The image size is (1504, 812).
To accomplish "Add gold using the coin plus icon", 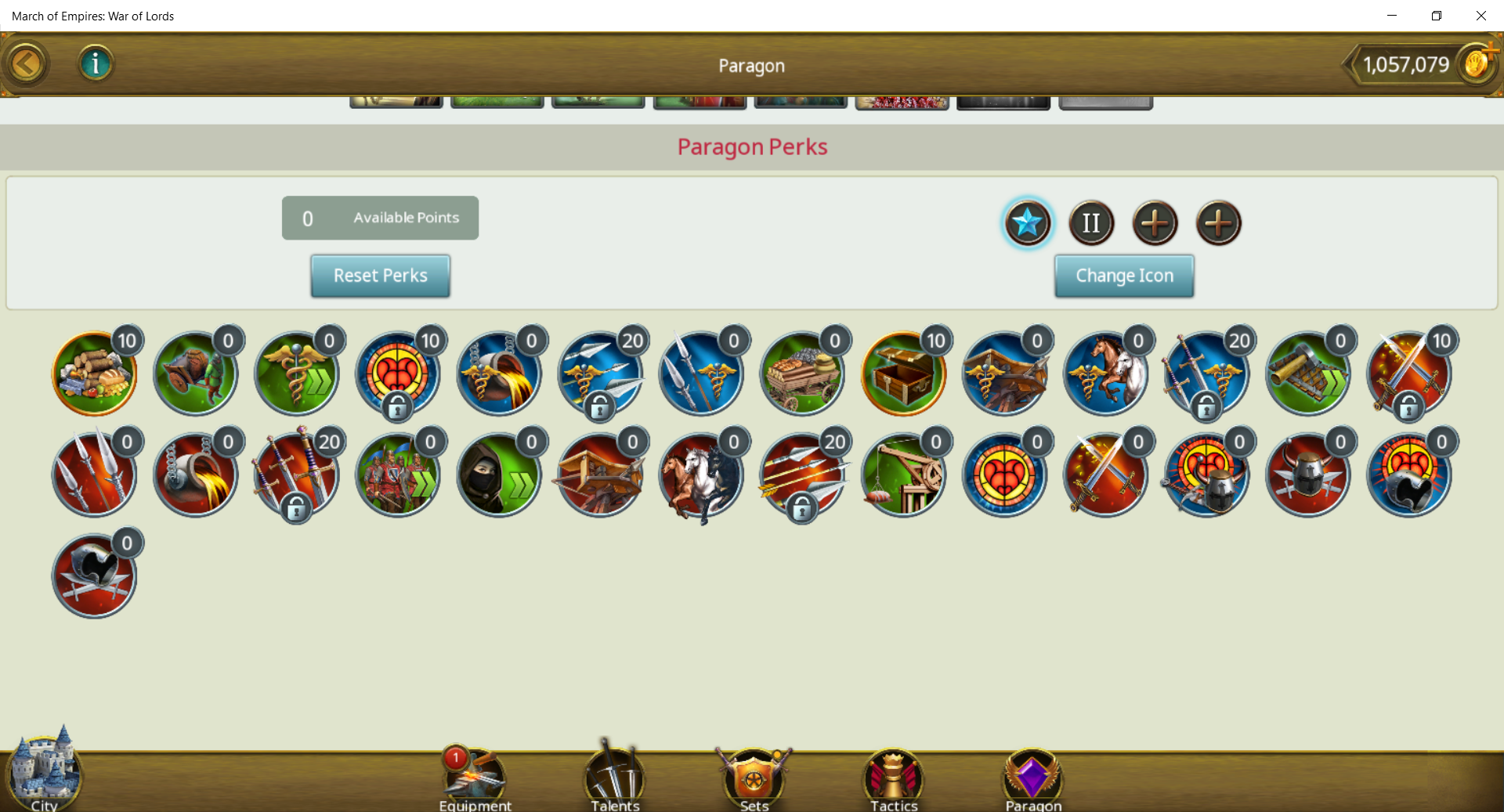I will point(1477,63).
